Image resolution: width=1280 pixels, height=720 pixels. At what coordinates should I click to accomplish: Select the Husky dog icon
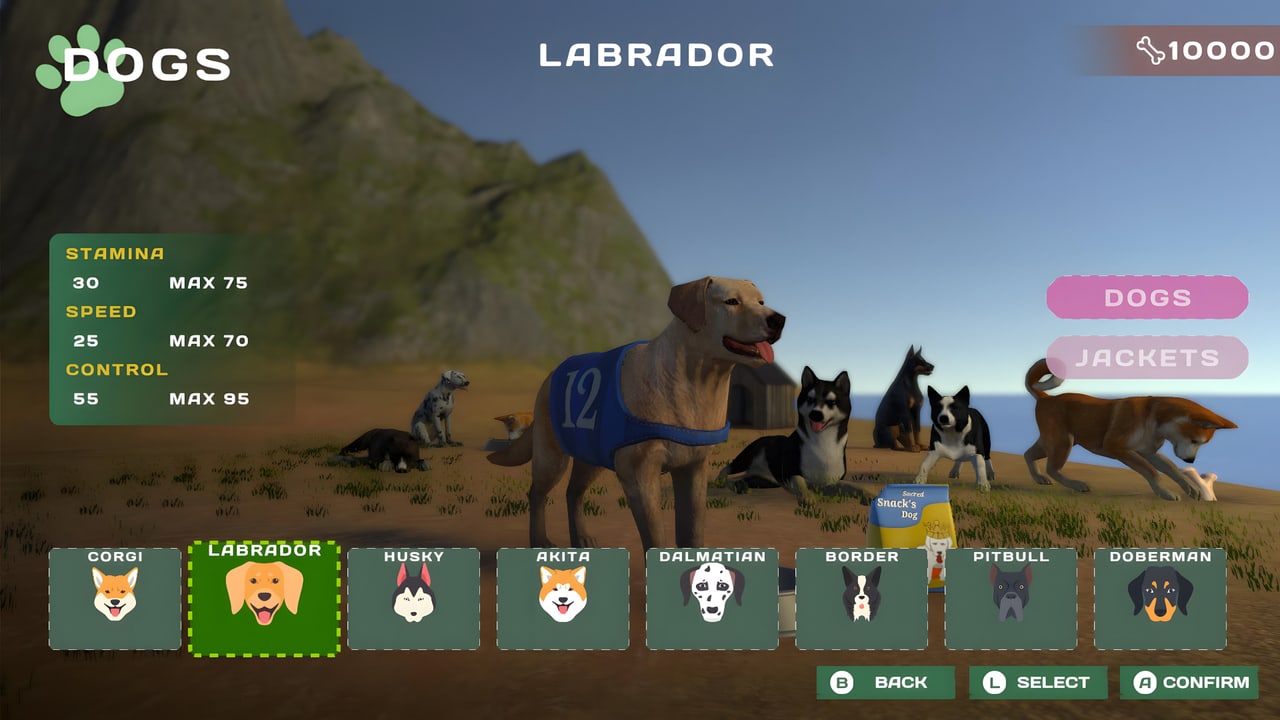pyautogui.click(x=413, y=598)
